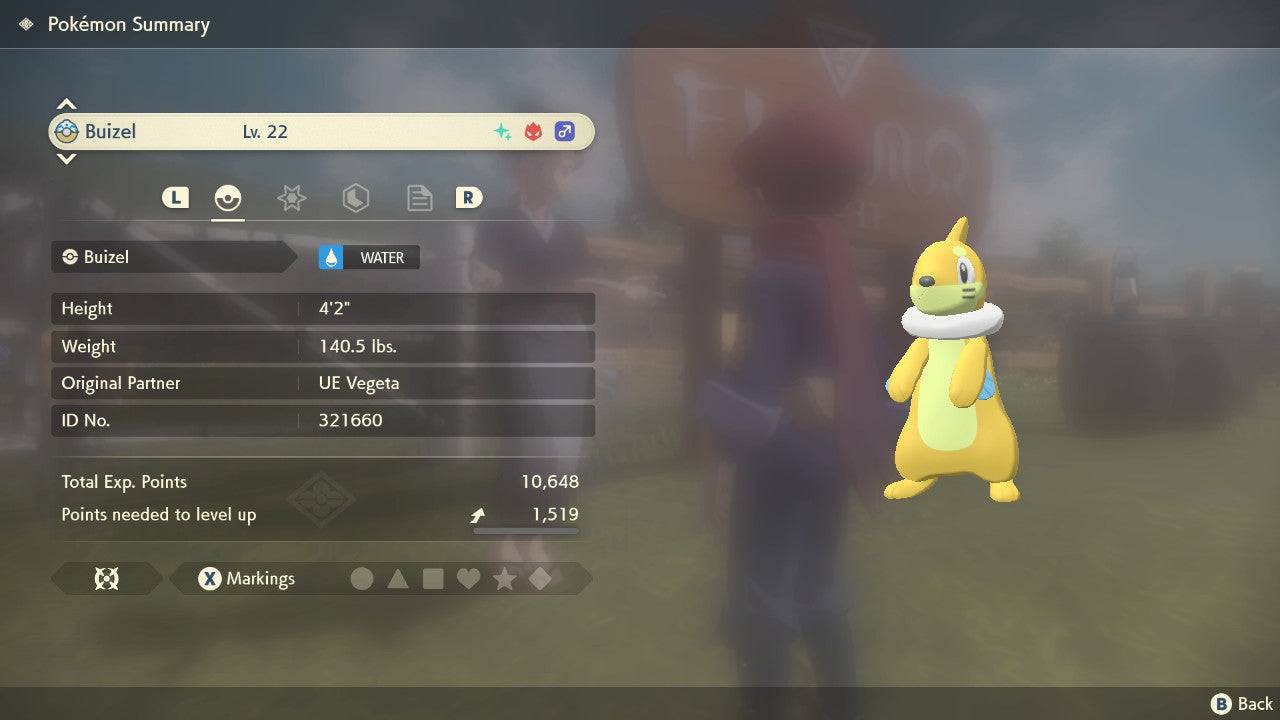Toggle the triangle marking
This screenshot has height=720, width=1280.
tap(398, 578)
